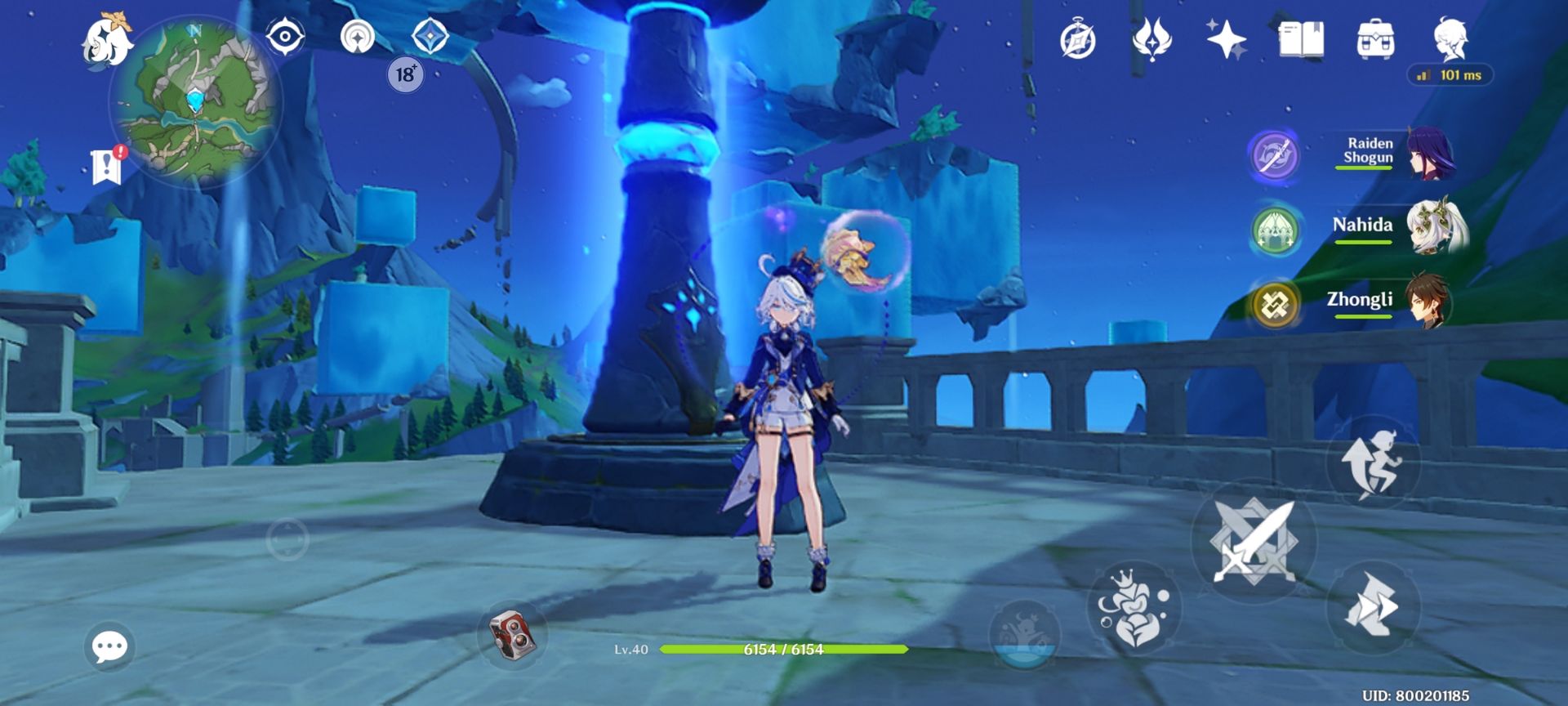Screen dimensions: 1568x706
Task: Open the Inventory backpack
Action: 1375,39
